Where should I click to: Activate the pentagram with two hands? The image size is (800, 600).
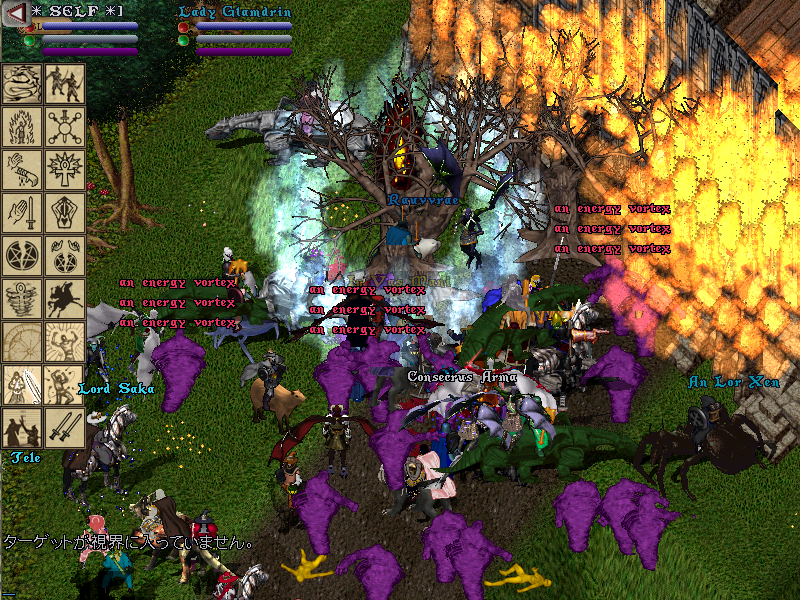[65, 255]
